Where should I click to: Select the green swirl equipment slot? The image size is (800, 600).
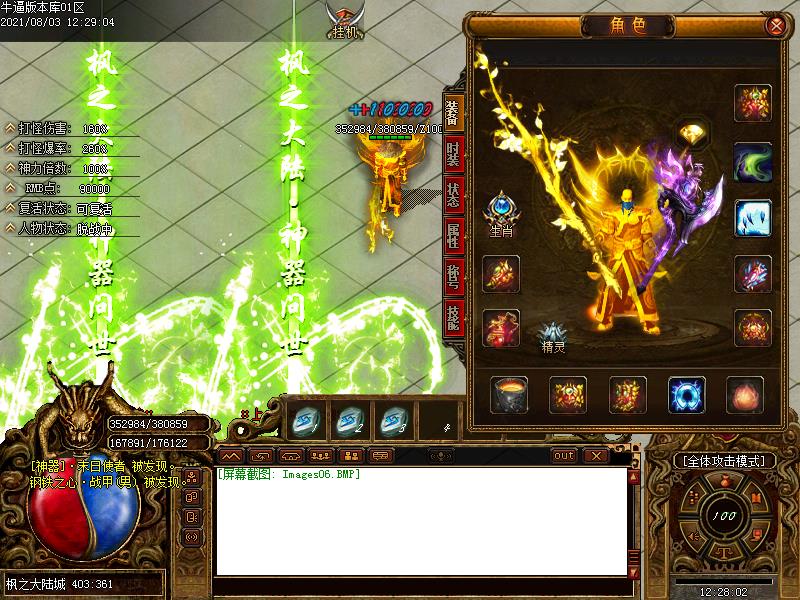click(x=752, y=160)
